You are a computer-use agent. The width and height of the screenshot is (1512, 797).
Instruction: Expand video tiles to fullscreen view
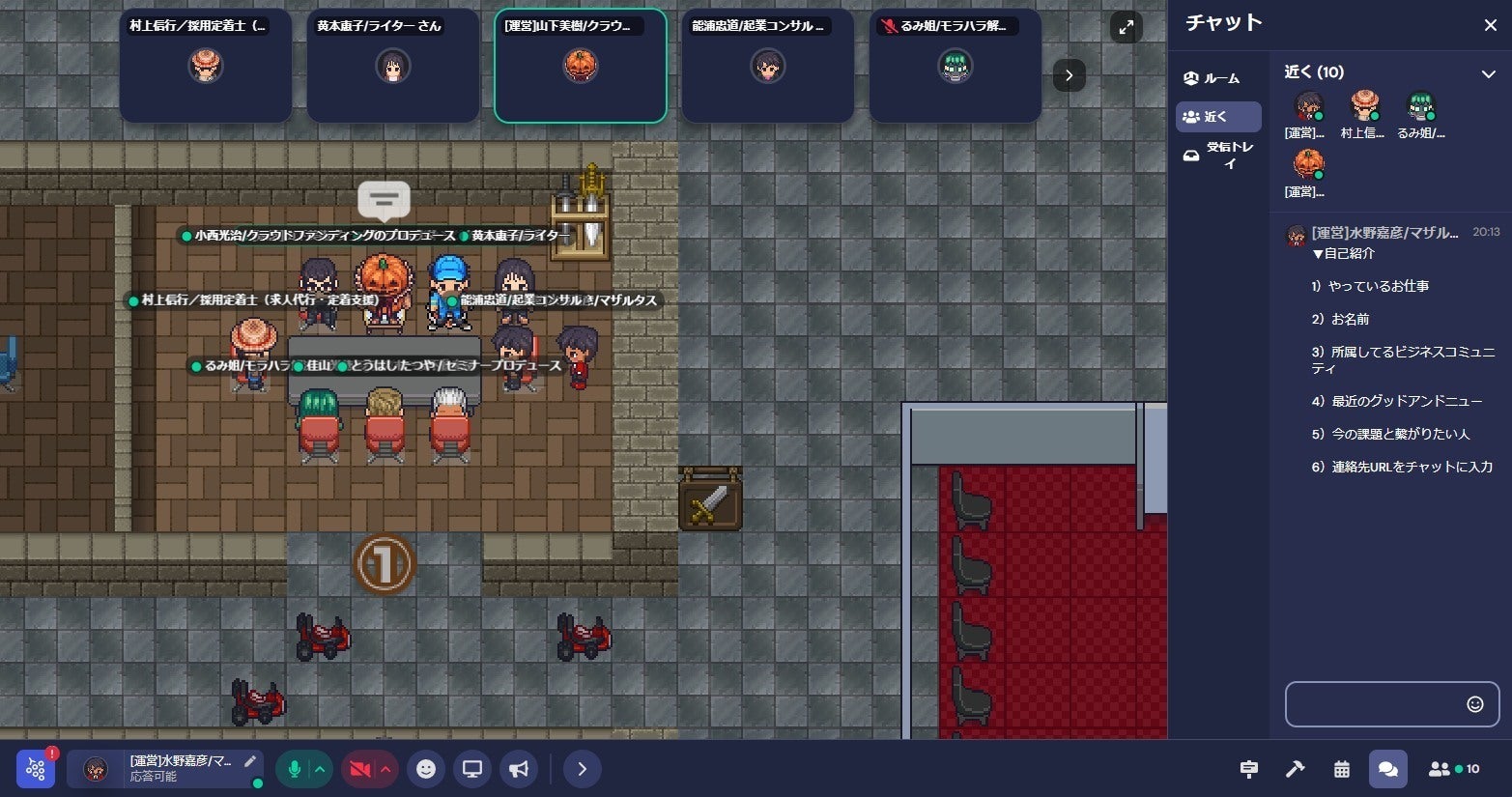coord(1126,28)
